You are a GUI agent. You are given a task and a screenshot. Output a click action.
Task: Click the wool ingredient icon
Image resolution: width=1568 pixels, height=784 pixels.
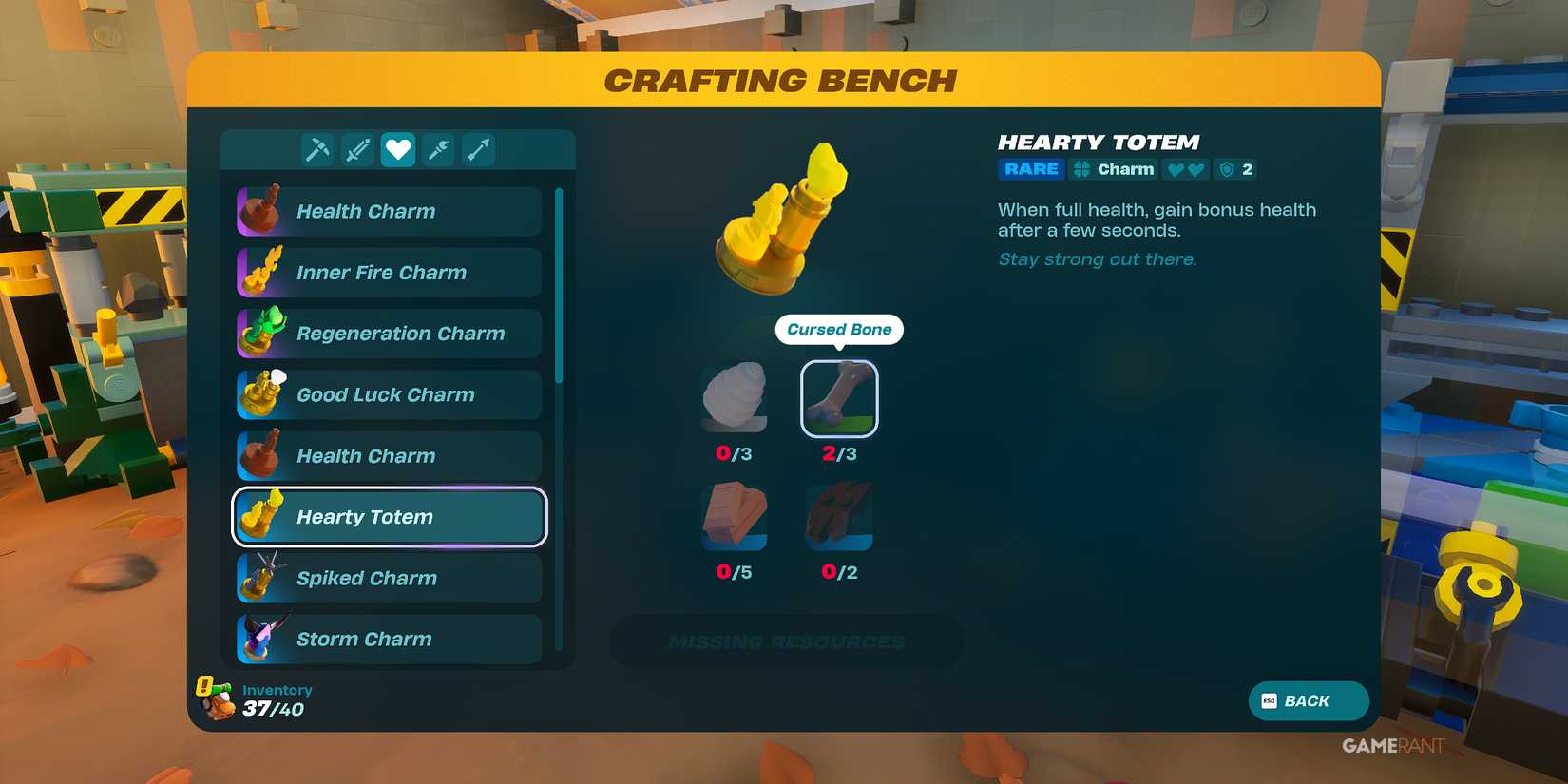pyautogui.click(x=734, y=399)
